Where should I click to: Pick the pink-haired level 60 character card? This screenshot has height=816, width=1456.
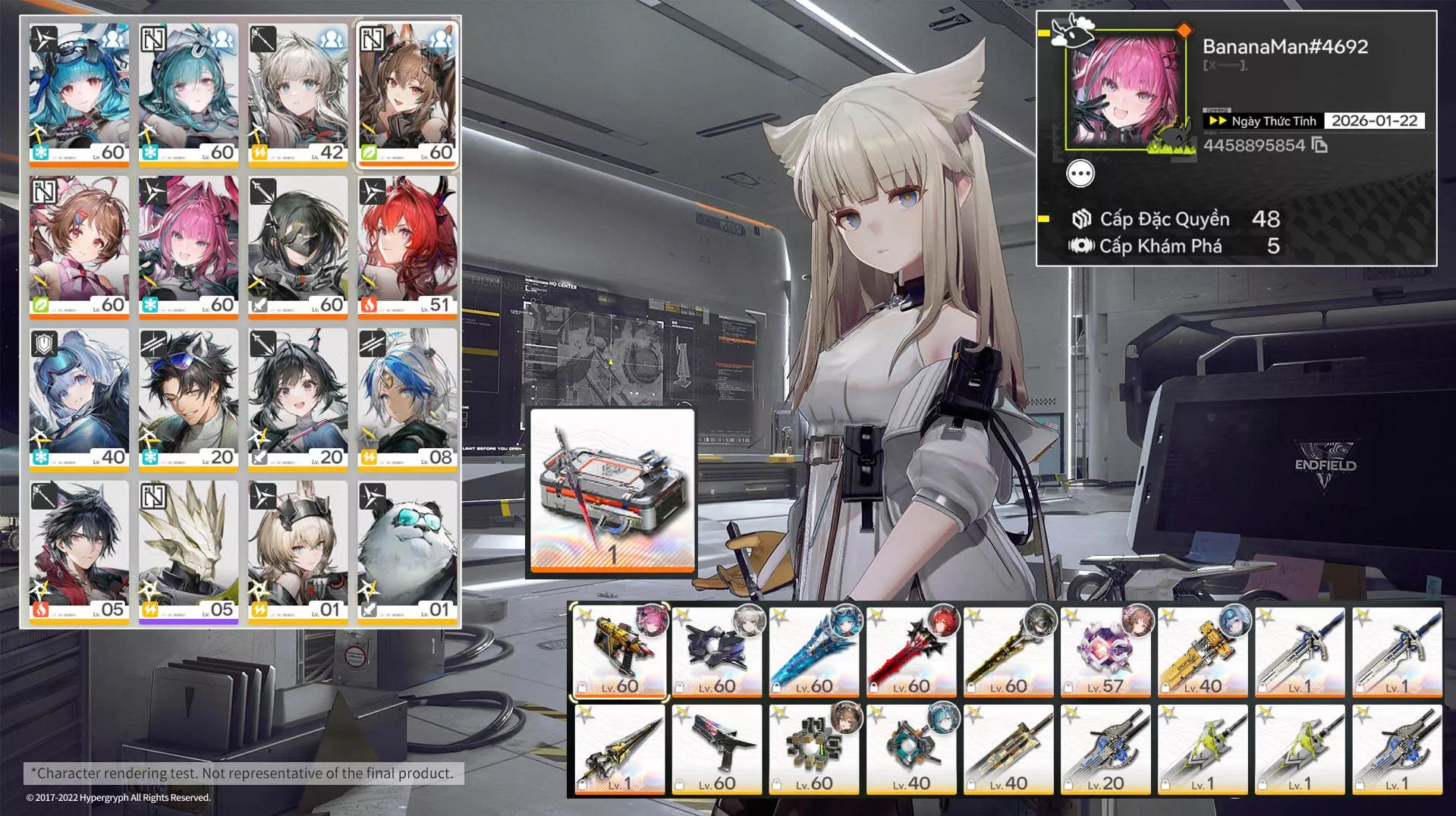(x=188, y=246)
